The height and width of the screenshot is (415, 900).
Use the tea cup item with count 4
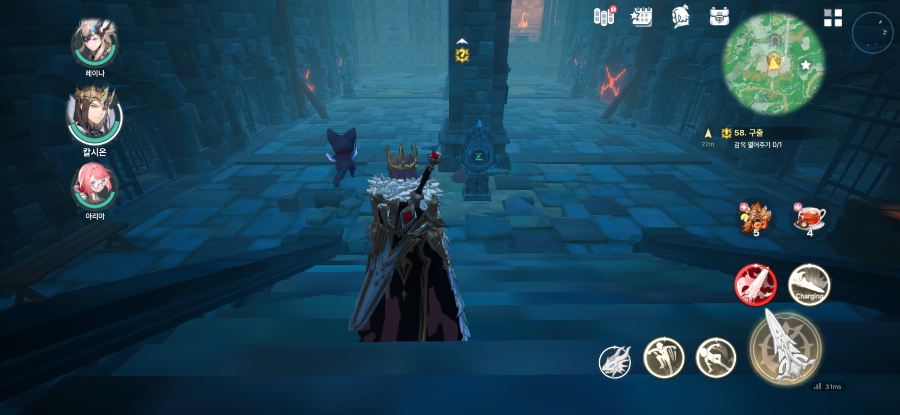[x=809, y=216]
